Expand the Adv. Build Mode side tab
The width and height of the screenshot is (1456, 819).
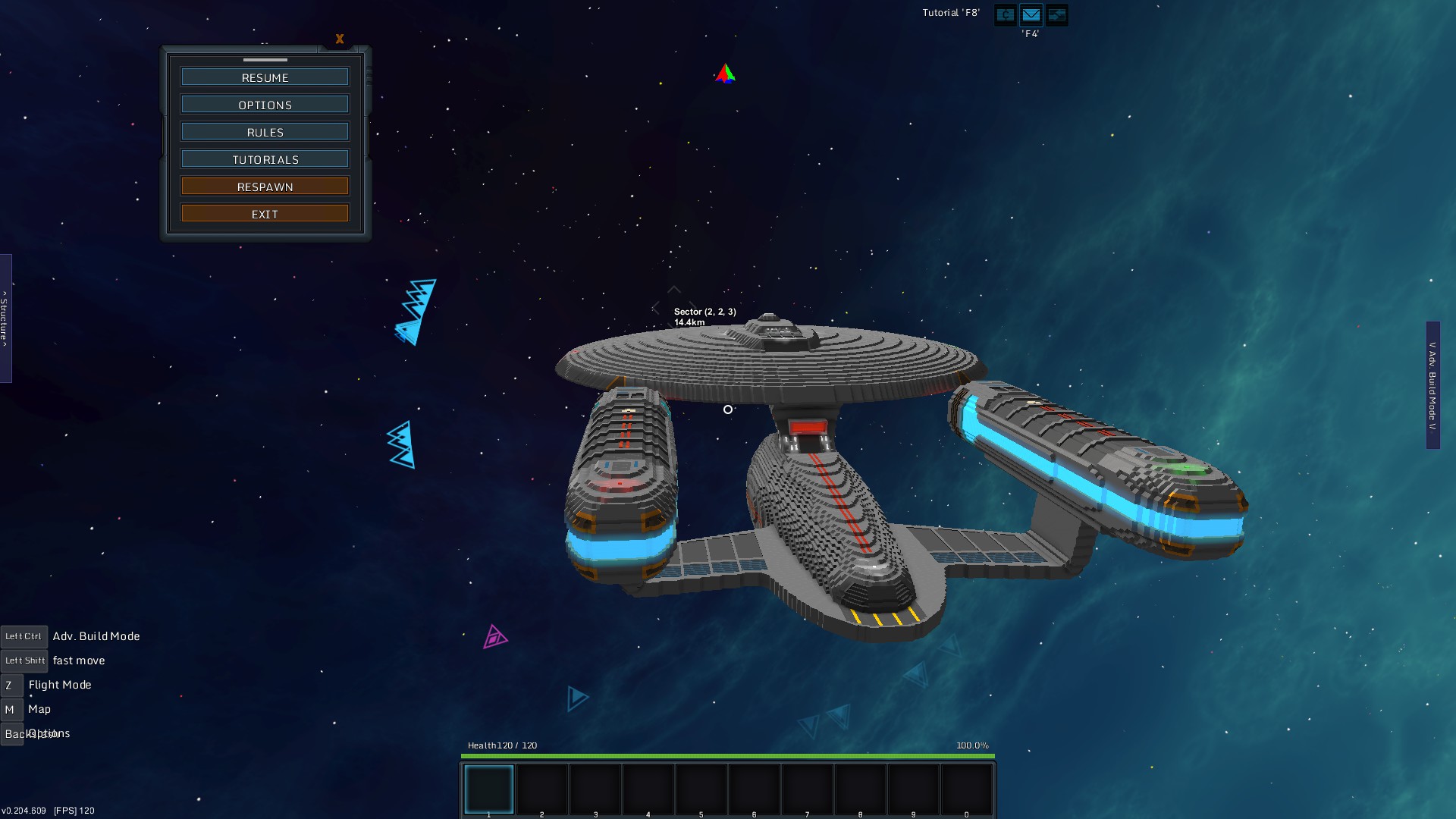pyautogui.click(x=1432, y=385)
